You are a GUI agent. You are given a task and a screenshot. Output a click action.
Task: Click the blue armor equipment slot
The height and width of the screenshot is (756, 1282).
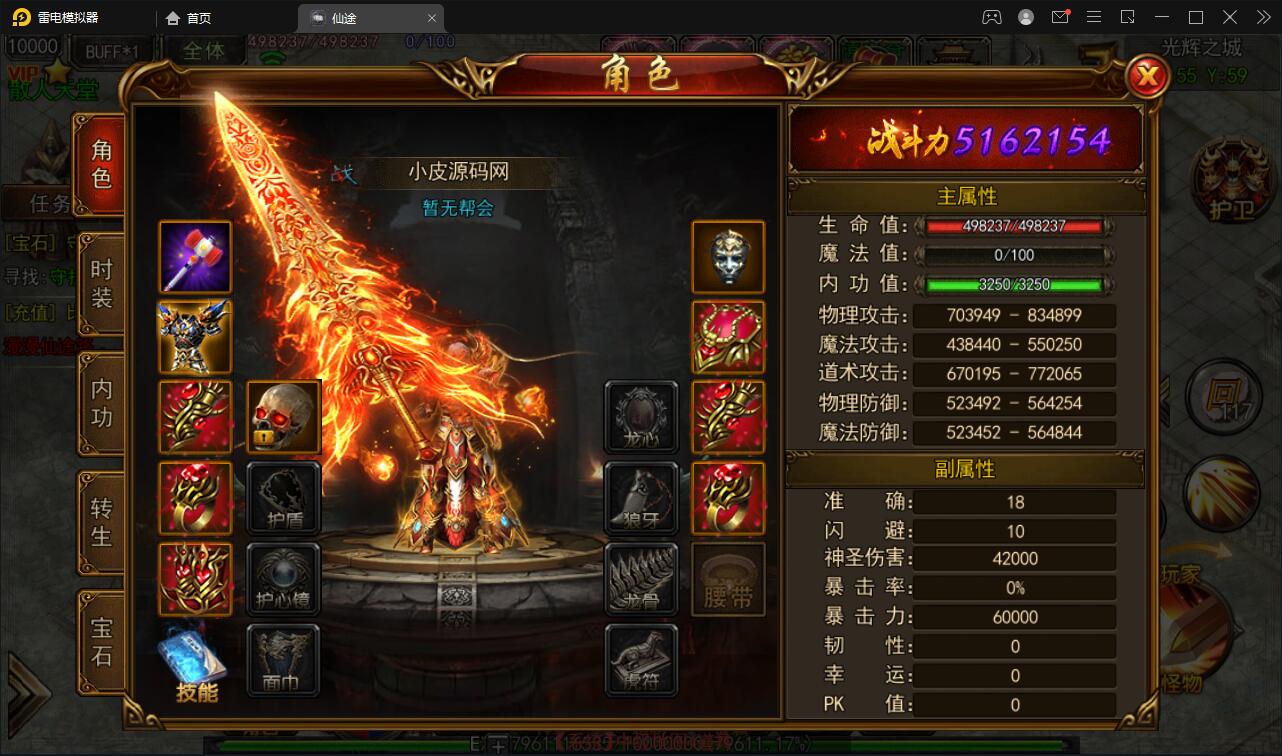(x=194, y=337)
